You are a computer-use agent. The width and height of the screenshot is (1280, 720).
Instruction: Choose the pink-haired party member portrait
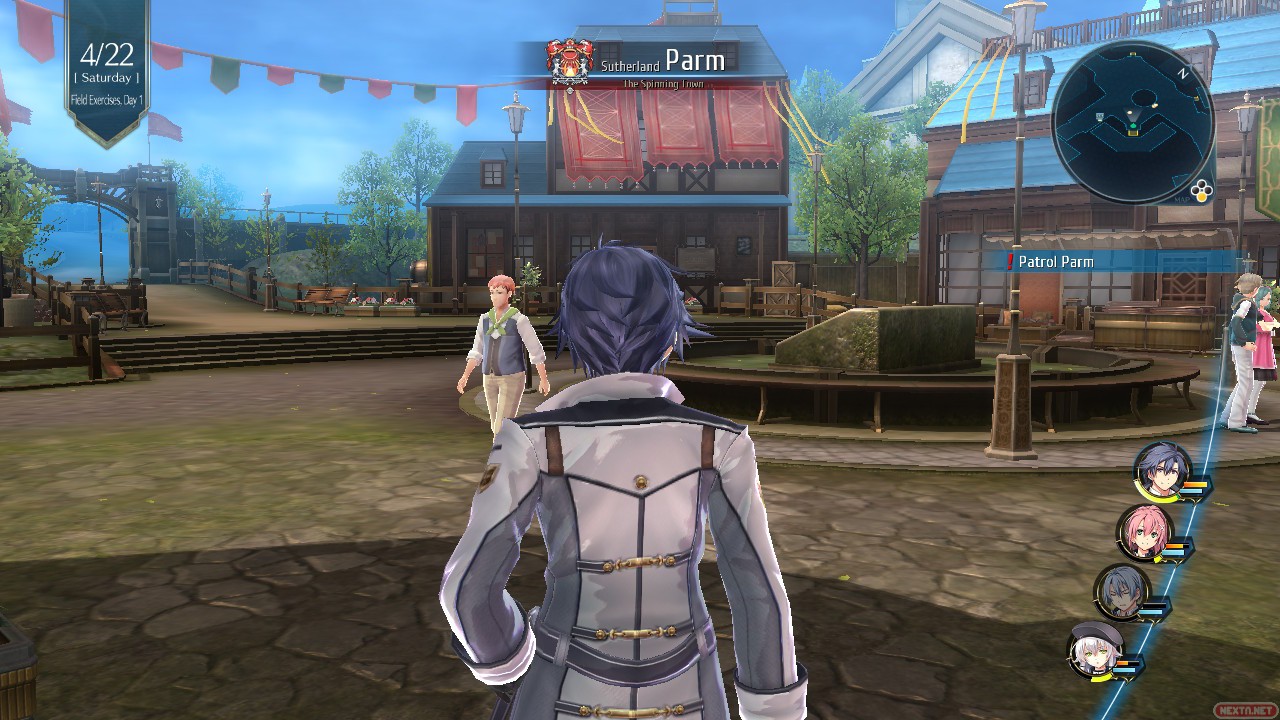pos(1144,532)
